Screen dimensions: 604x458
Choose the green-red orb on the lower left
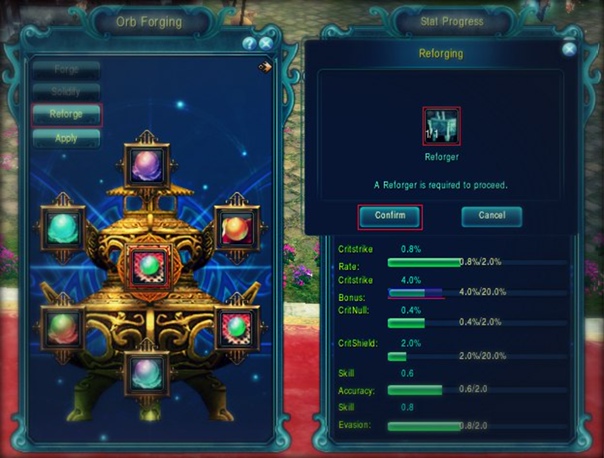[62, 326]
